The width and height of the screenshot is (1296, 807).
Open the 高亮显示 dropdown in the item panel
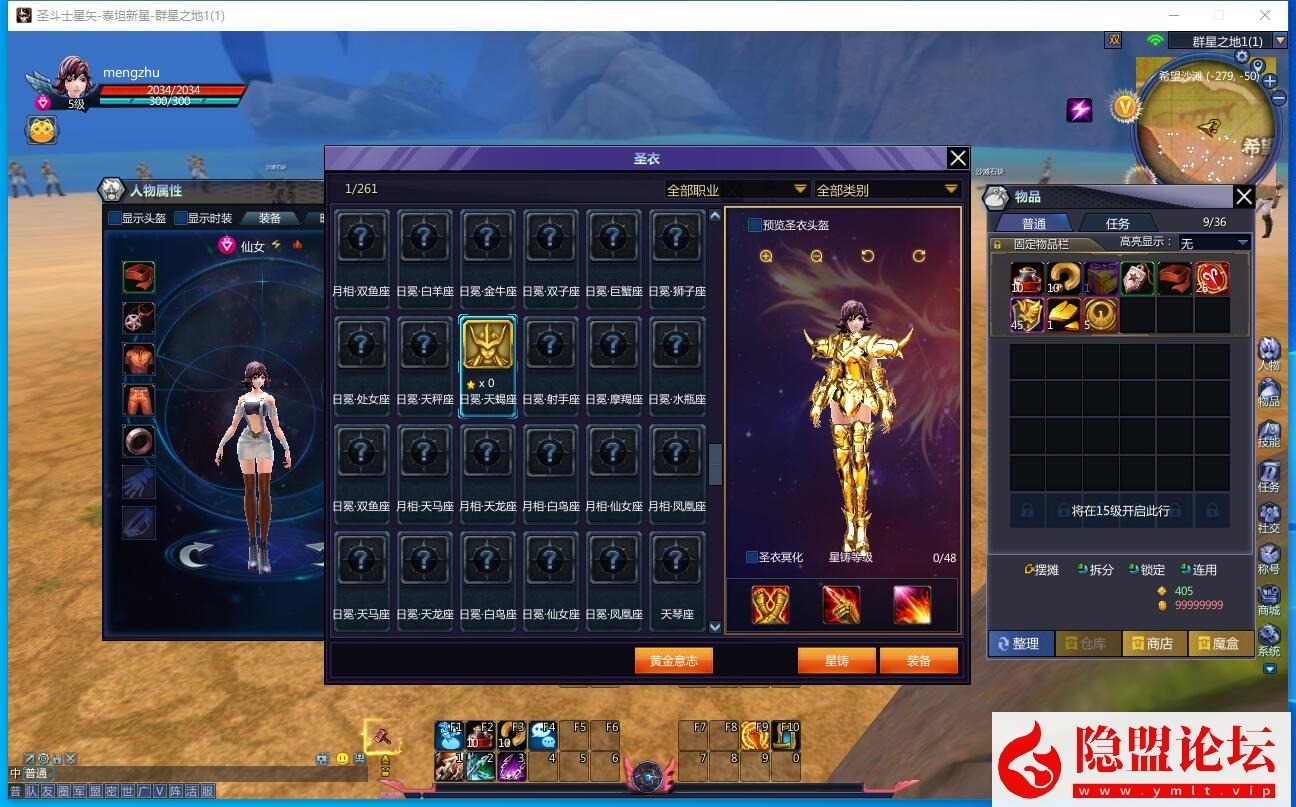coord(1213,242)
